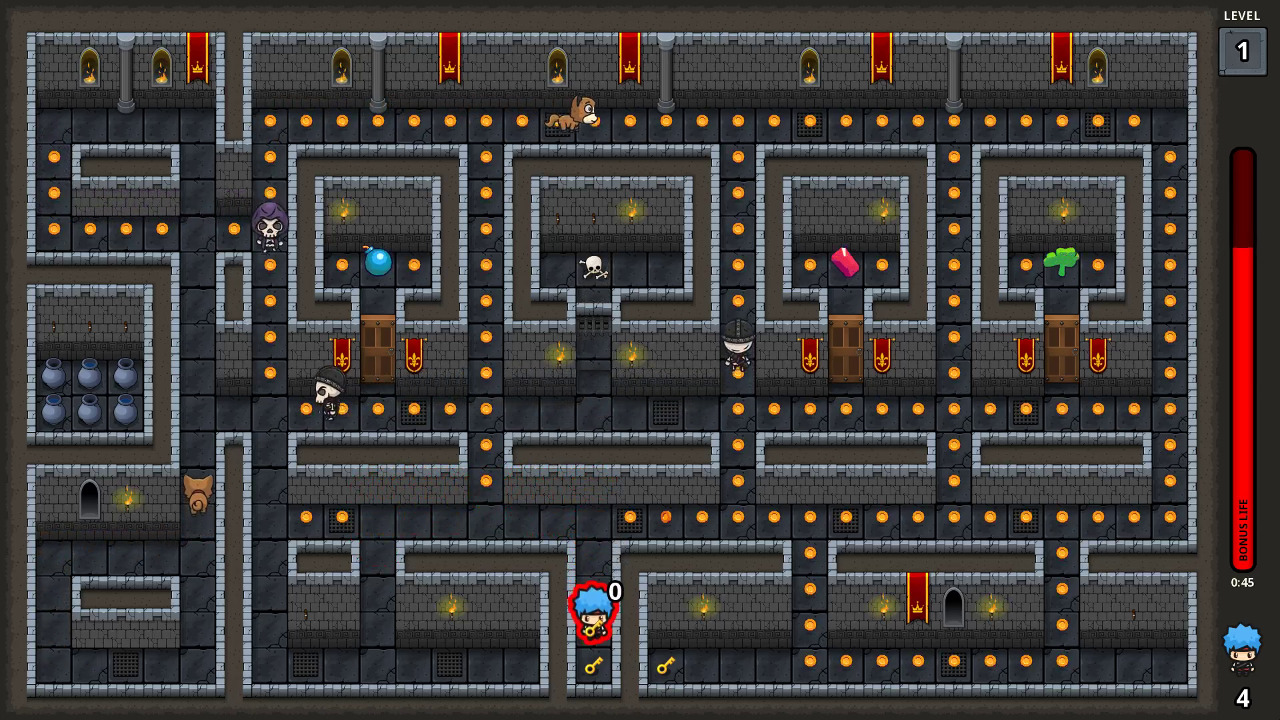Click the LEVEL 1 indicator tile
The height and width of the screenshot is (720, 1280).
tap(1242, 50)
